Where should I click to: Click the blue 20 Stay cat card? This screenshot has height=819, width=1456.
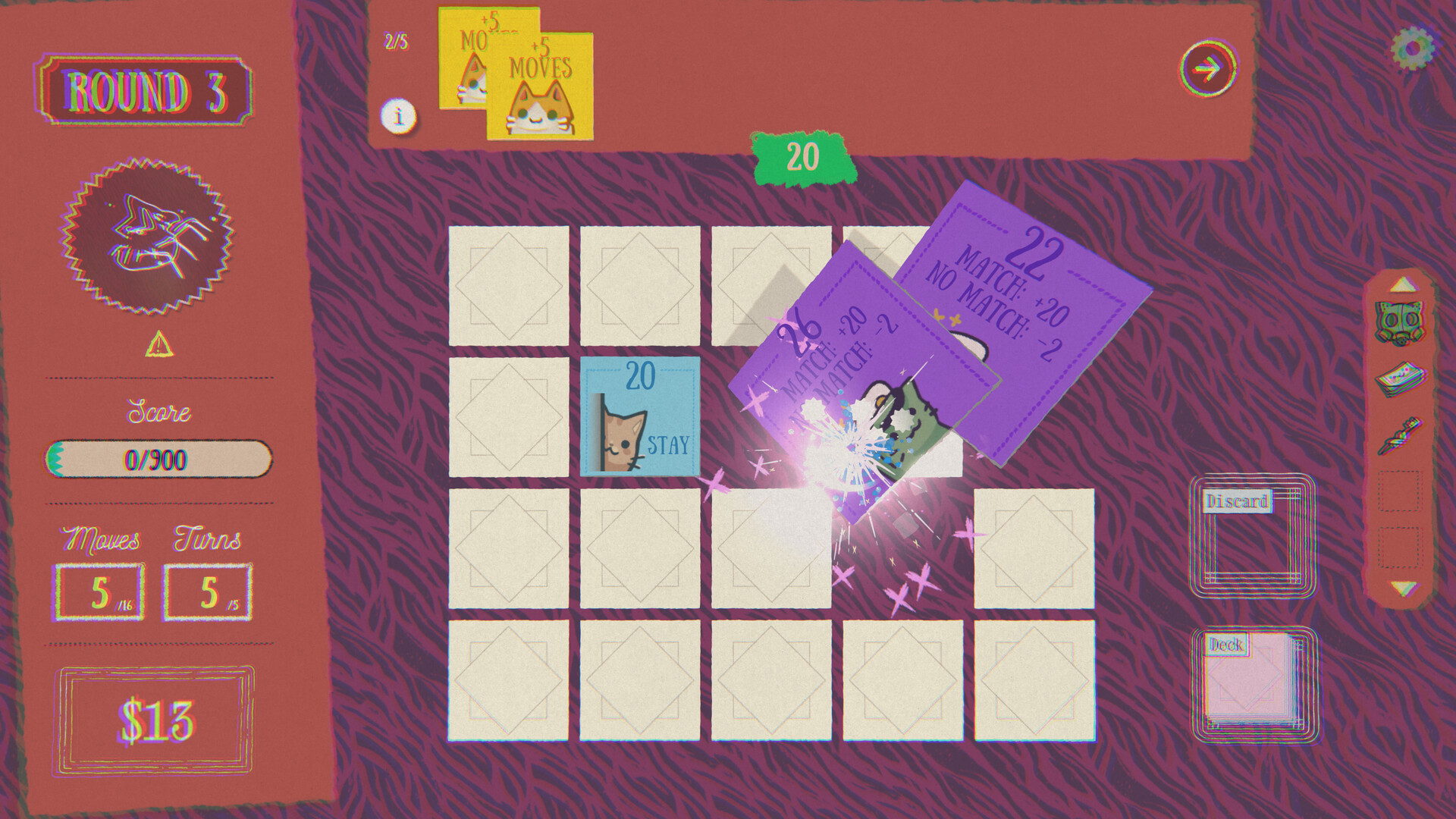[641, 417]
